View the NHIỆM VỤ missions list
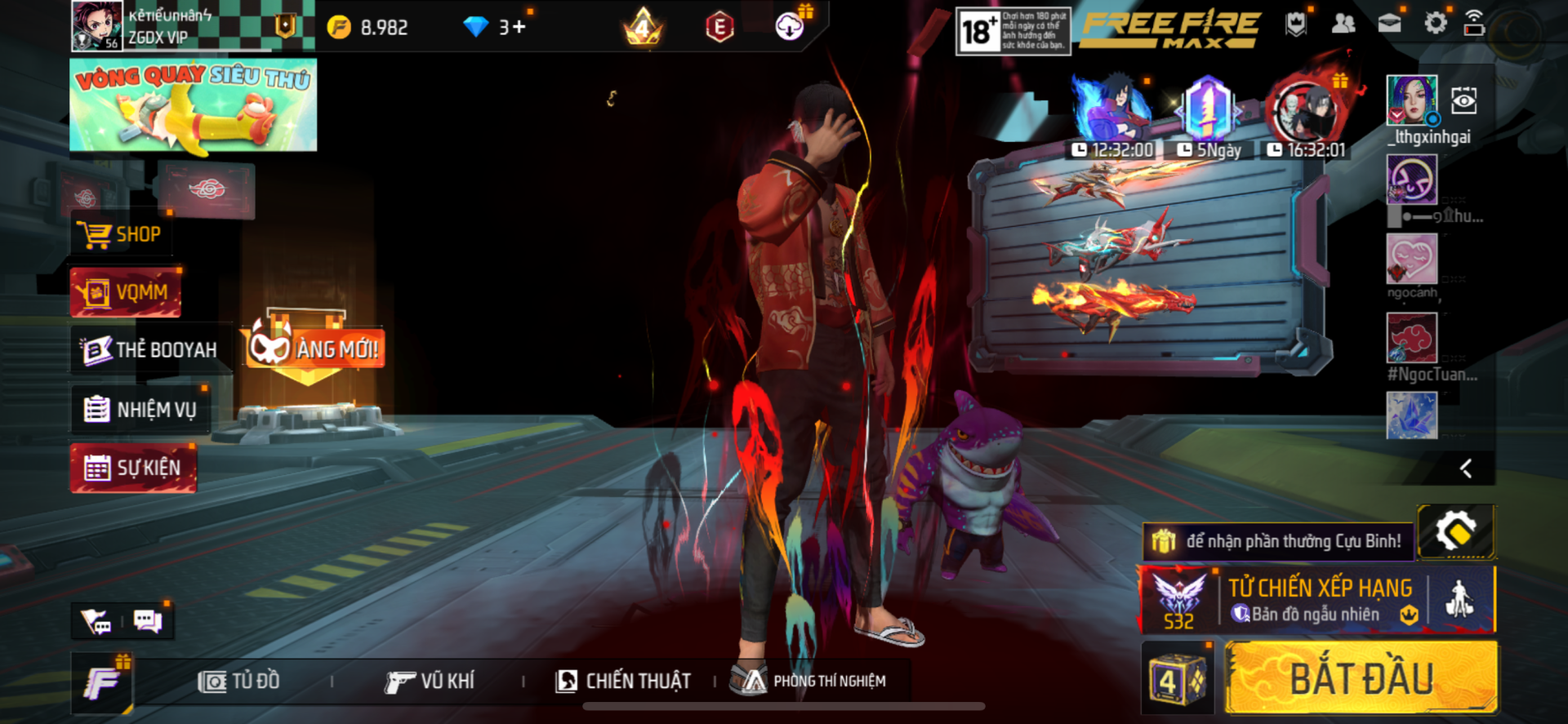The width and height of the screenshot is (1568, 724). [x=141, y=409]
